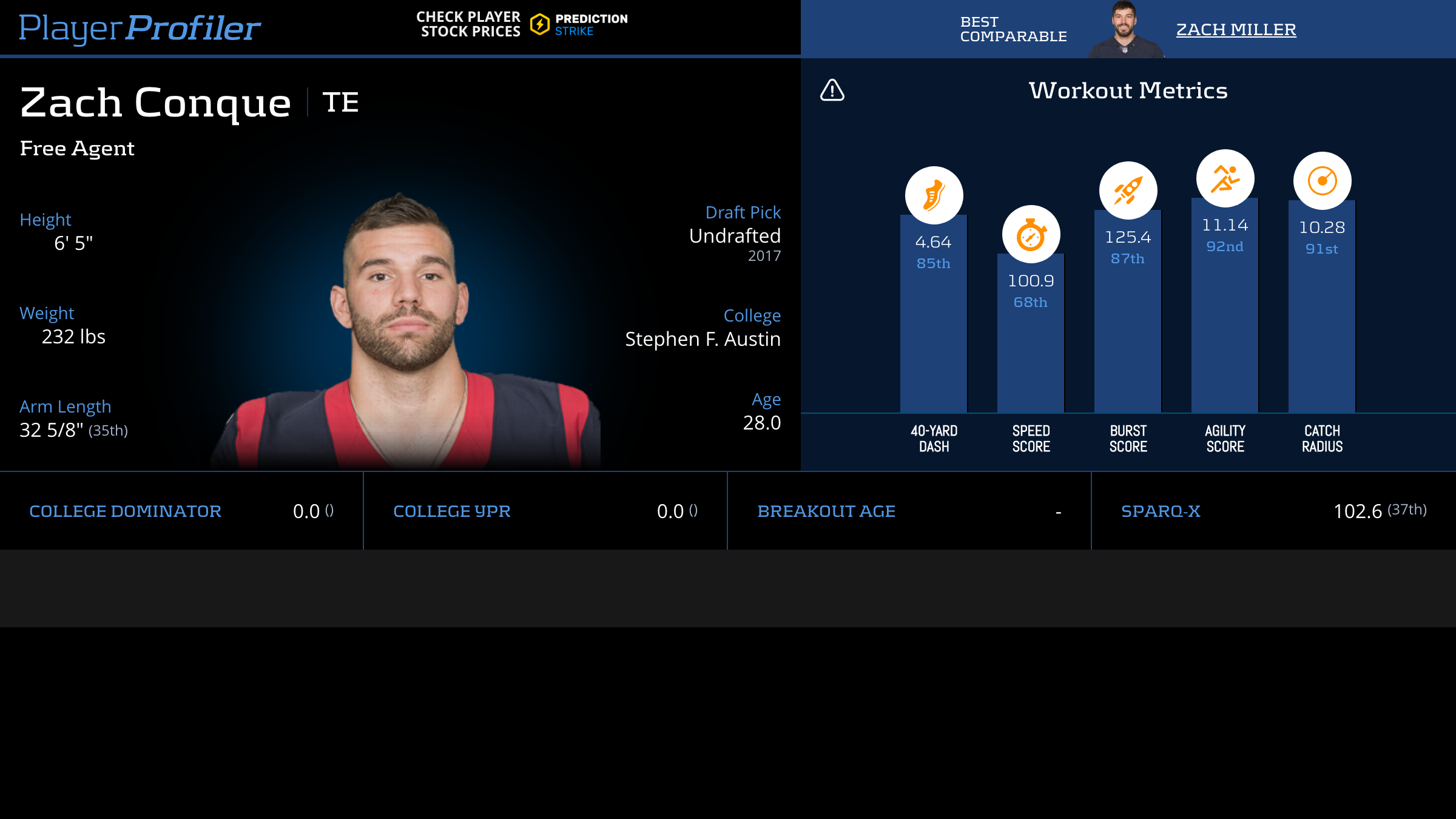1456x819 pixels.
Task: Click the College Dominator stat label
Action: (125, 511)
